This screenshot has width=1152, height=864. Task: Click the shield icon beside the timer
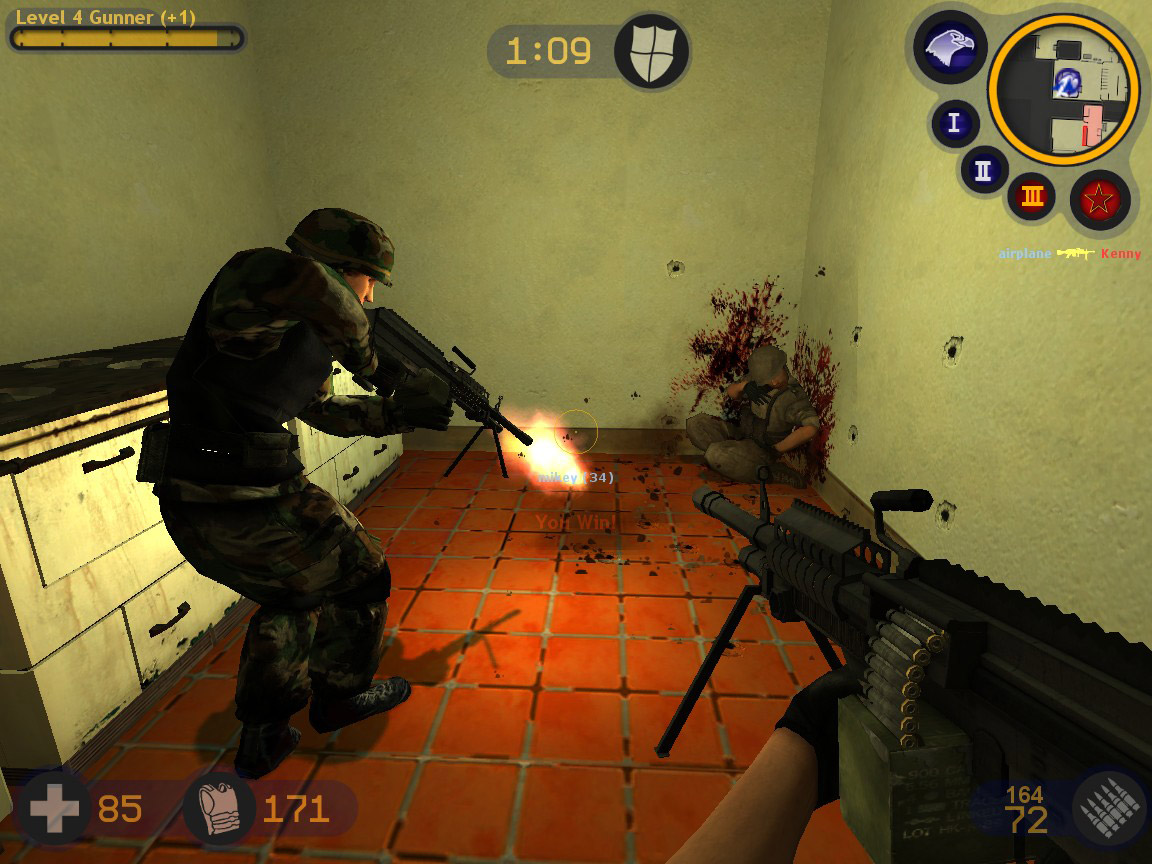tap(651, 51)
